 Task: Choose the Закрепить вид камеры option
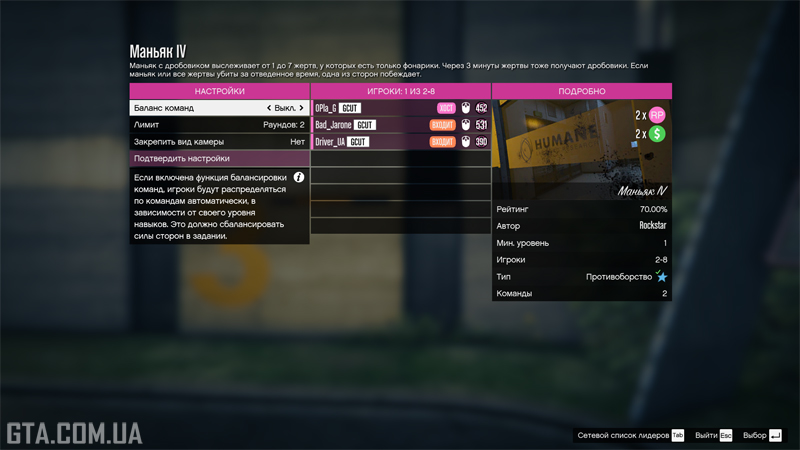point(219,142)
